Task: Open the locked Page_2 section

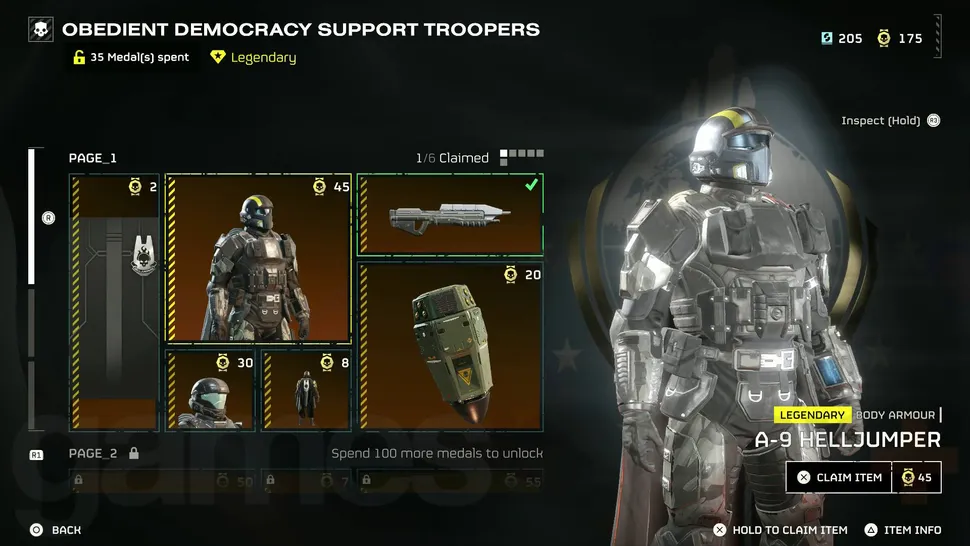Action: (93, 453)
